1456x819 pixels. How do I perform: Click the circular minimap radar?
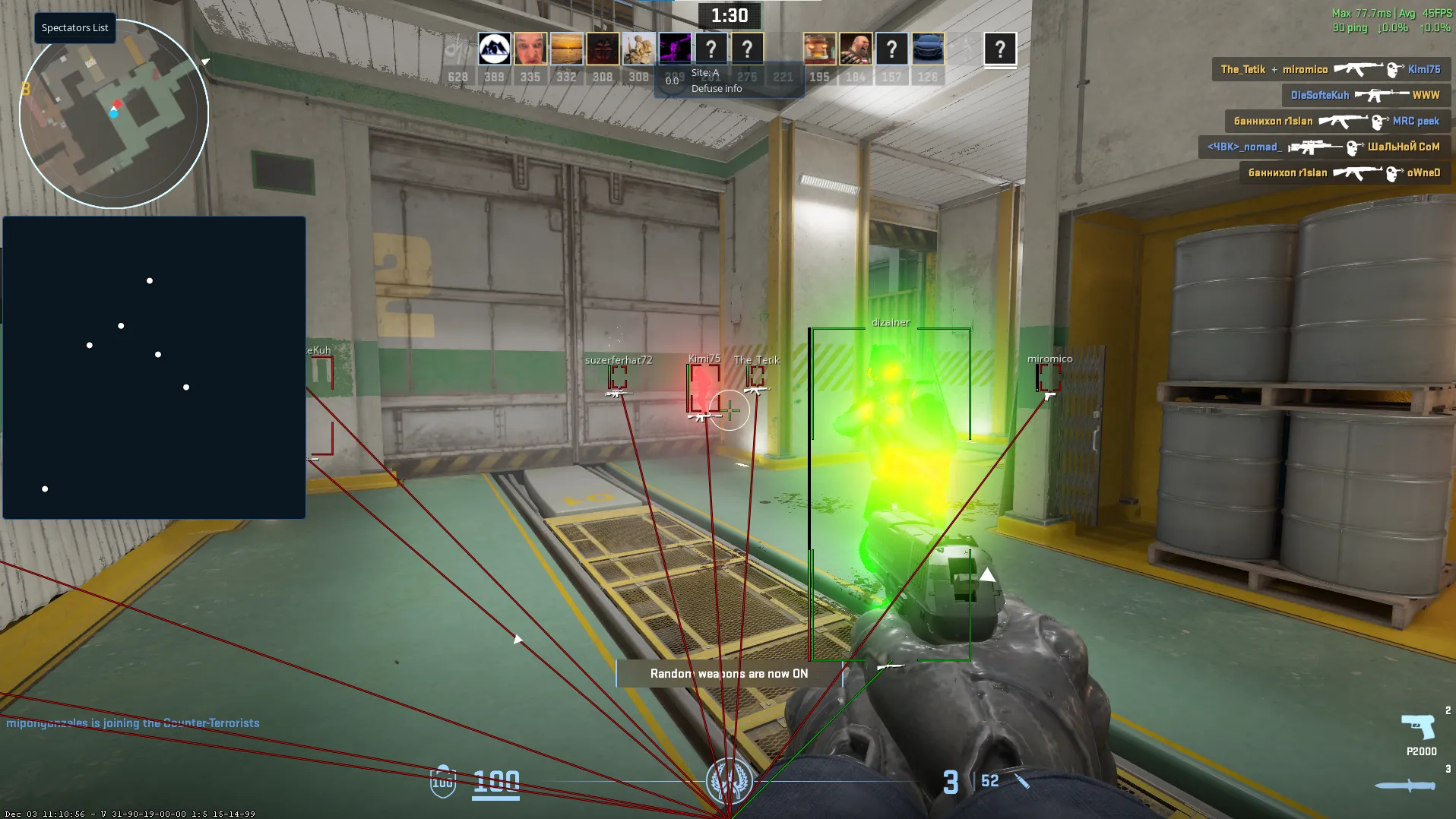(114, 114)
